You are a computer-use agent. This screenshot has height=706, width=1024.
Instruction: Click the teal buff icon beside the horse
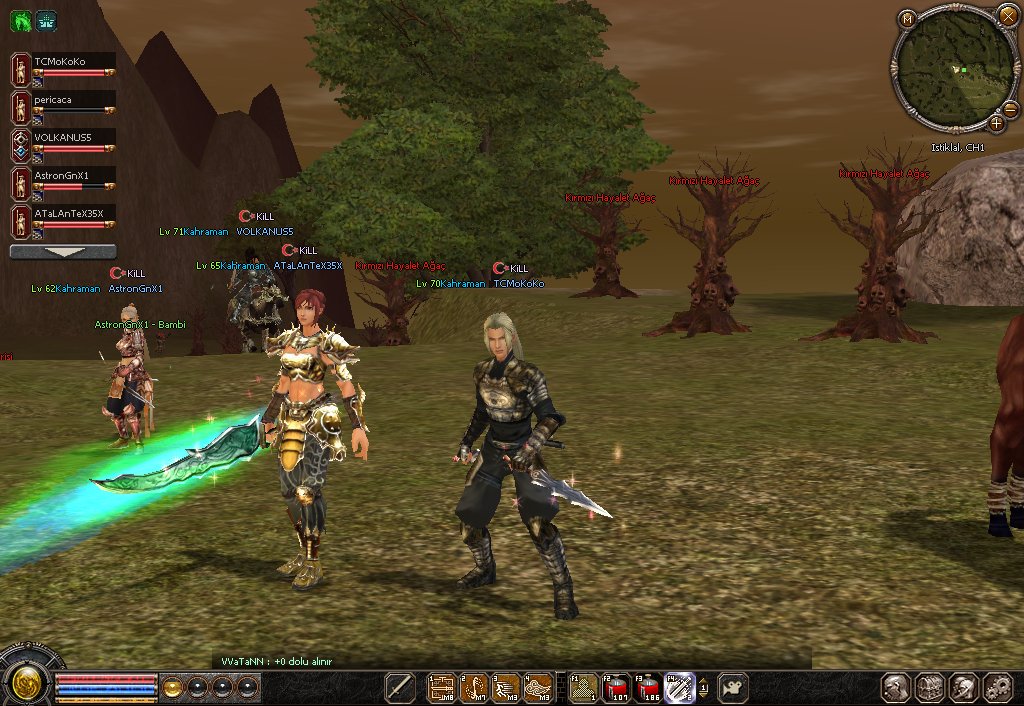pos(46,20)
